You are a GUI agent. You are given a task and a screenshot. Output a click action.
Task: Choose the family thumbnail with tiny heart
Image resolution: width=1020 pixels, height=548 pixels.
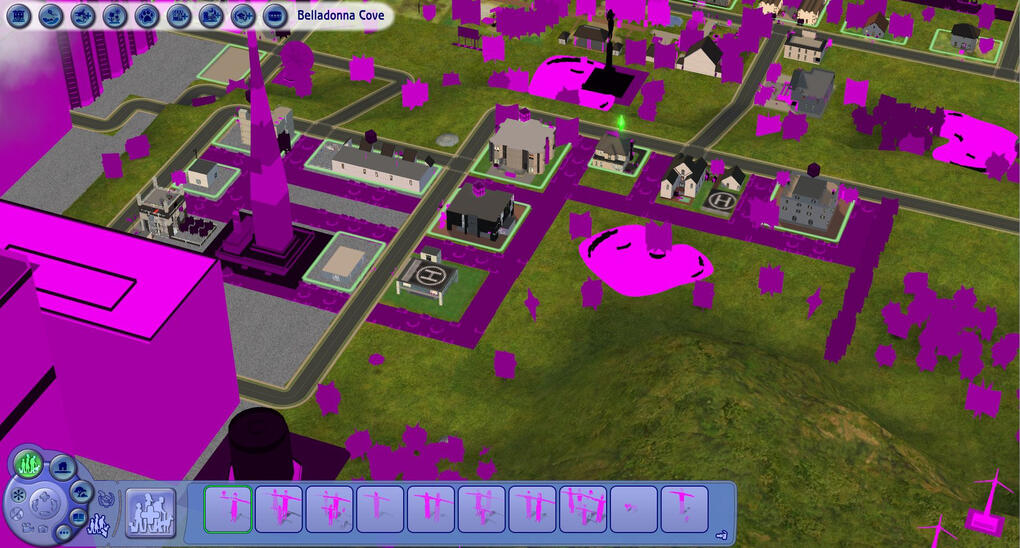(633, 509)
